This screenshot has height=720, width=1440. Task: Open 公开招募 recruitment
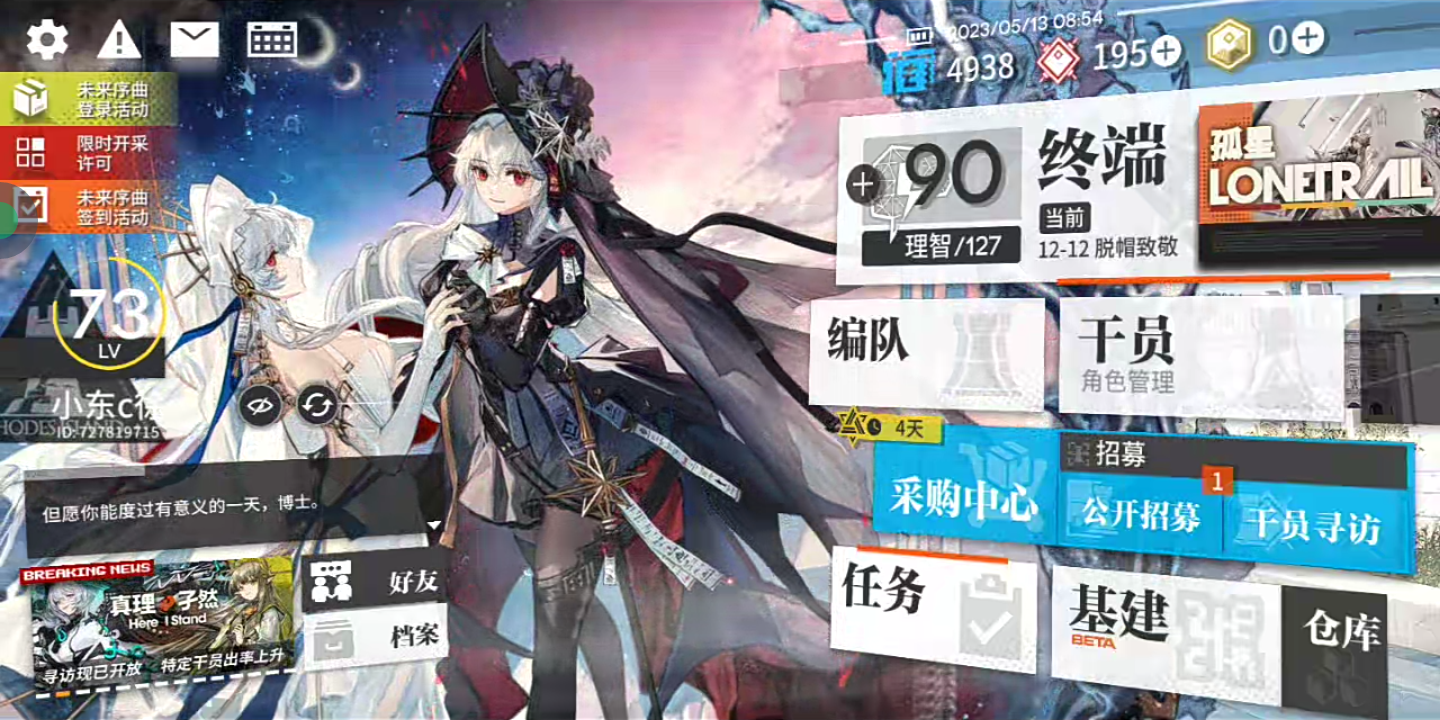(x=1141, y=517)
